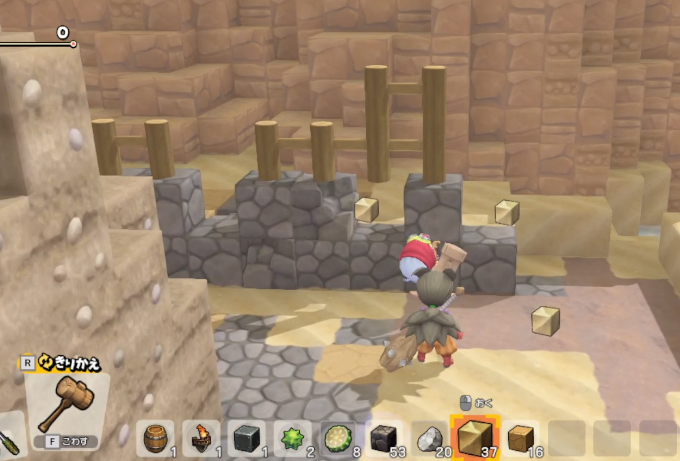Image resolution: width=680 pixels, height=461 pixels.
Task: Select the wooden barrel hotbar slot
Action: coord(155,438)
